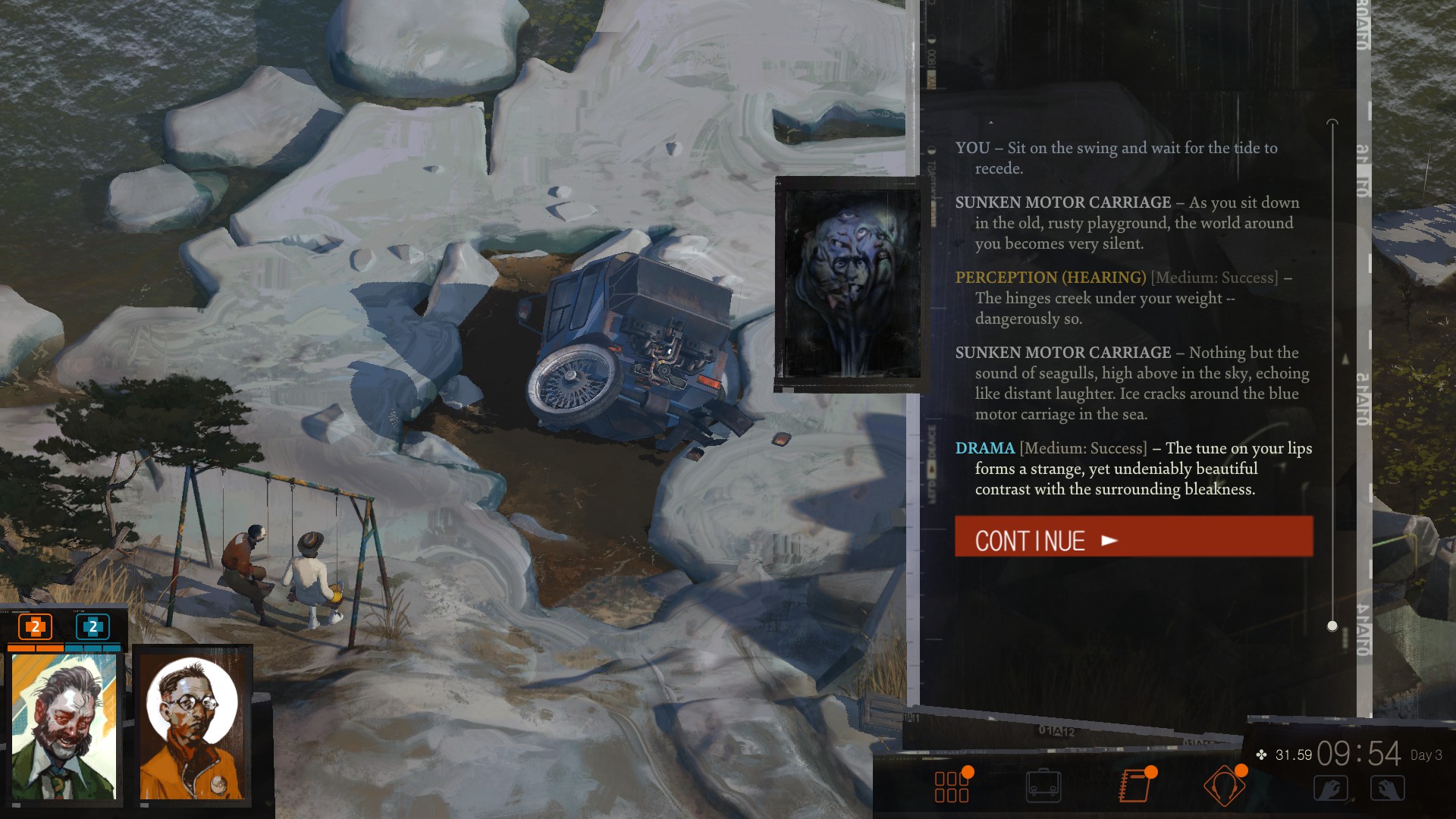Use the blue morale heal charge
Image resolution: width=1456 pixels, height=819 pixels.
pyautogui.click(x=93, y=627)
